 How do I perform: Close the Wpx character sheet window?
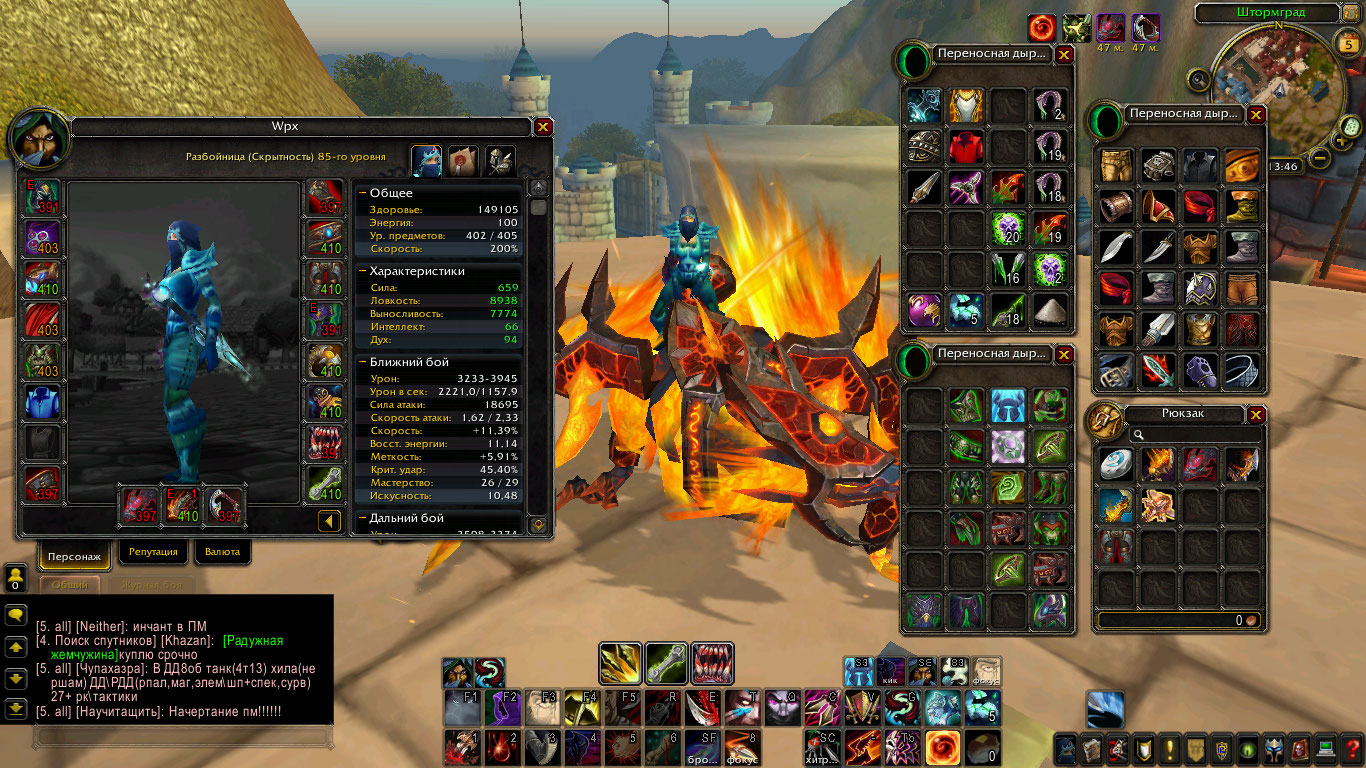tap(543, 127)
